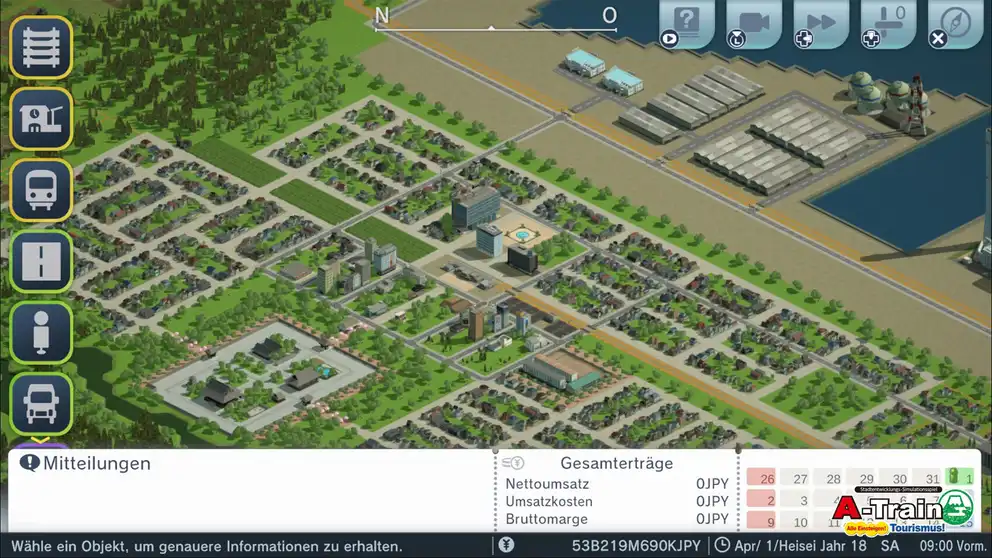Click the yen funds icon in status bar
The height and width of the screenshot is (558, 992).
(x=507, y=546)
